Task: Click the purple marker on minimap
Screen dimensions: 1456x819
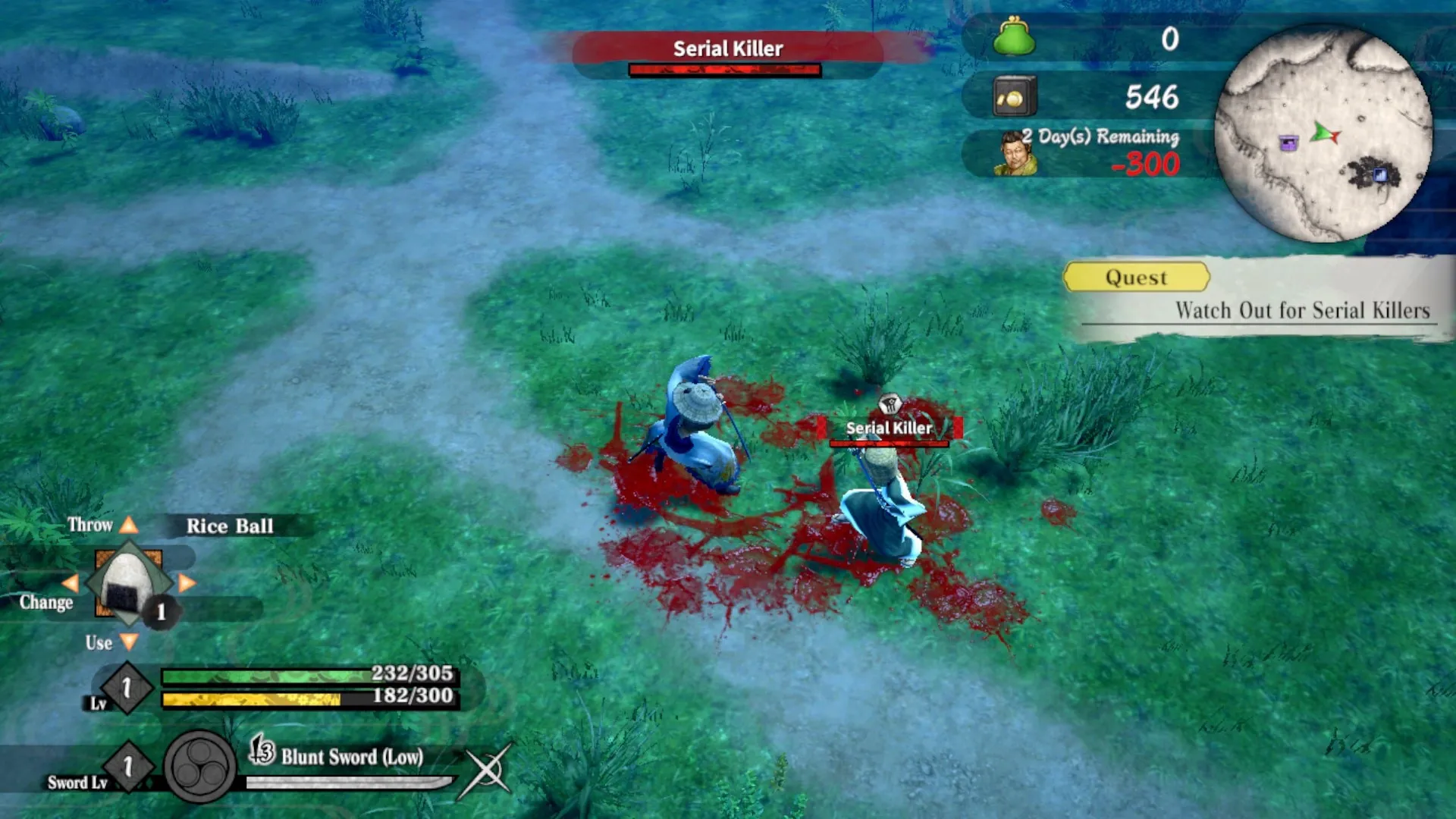Action: click(1288, 143)
